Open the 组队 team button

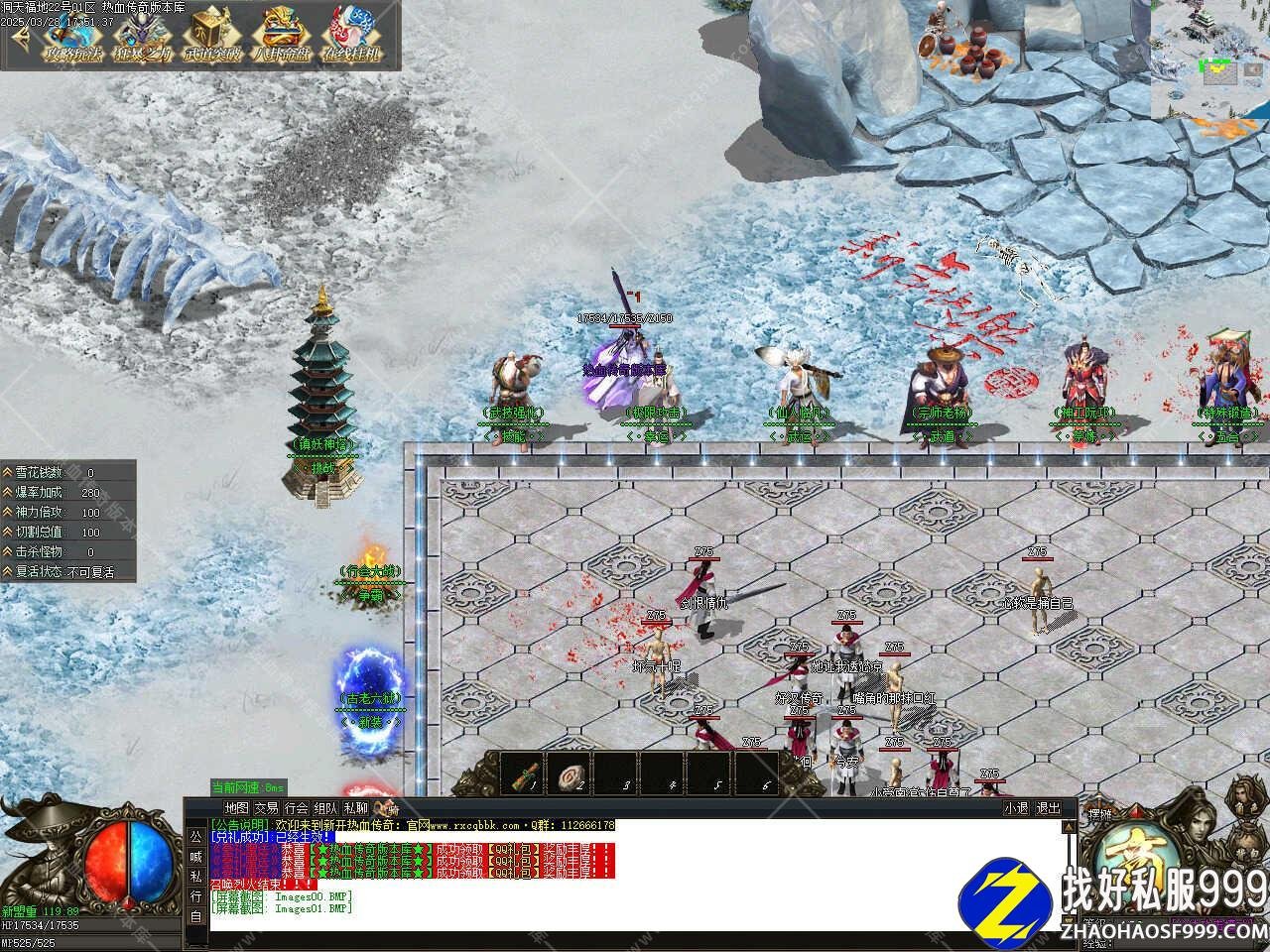325,808
